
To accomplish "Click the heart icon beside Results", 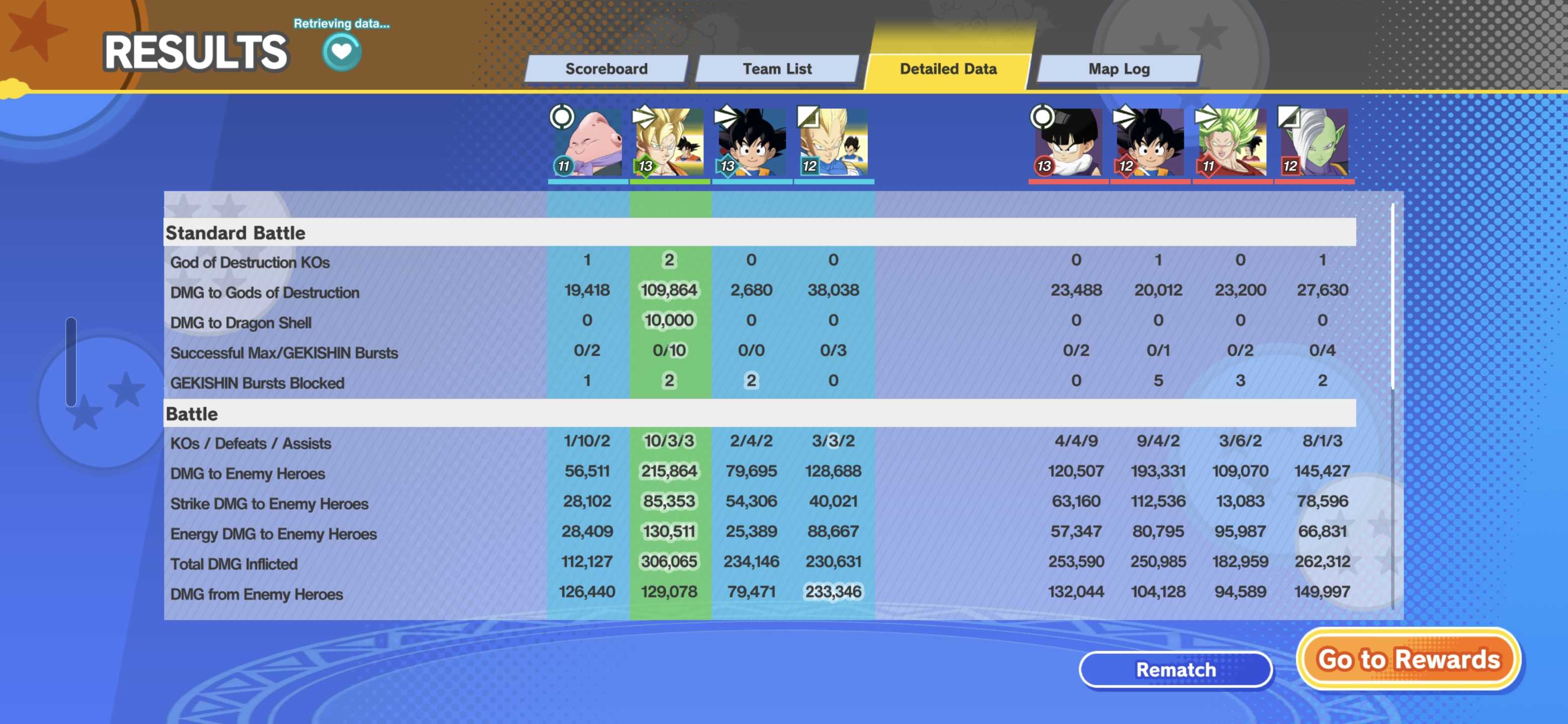I will (341, 51).
